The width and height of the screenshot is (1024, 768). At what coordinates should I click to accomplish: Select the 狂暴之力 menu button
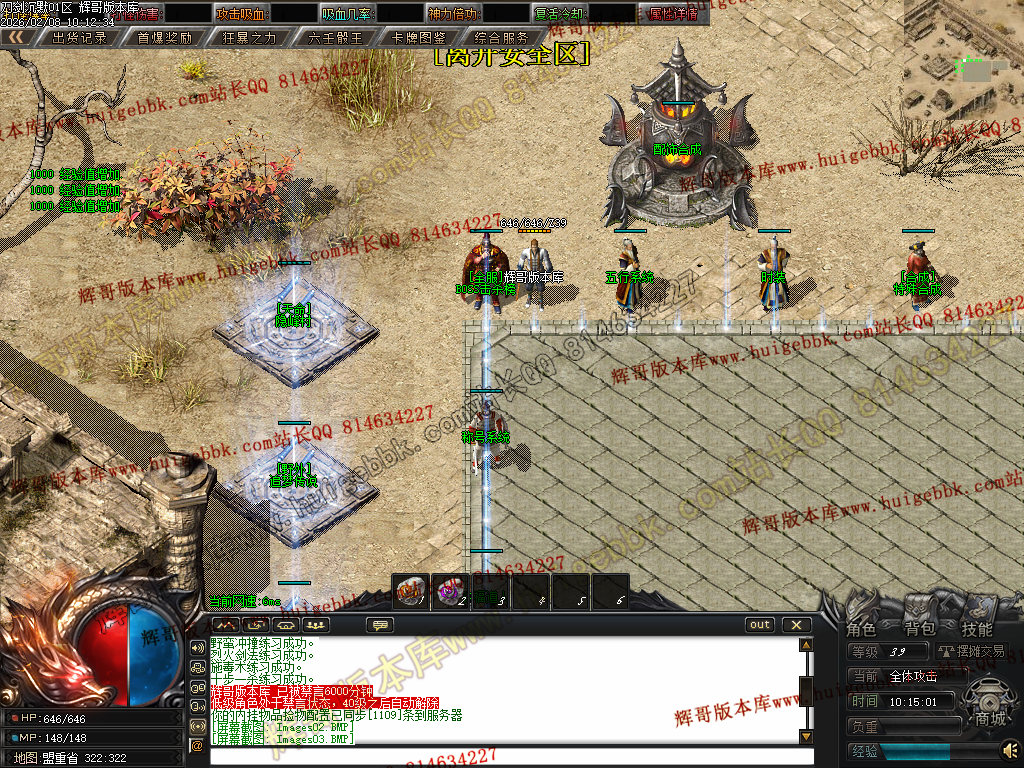(x=250, y=37)
